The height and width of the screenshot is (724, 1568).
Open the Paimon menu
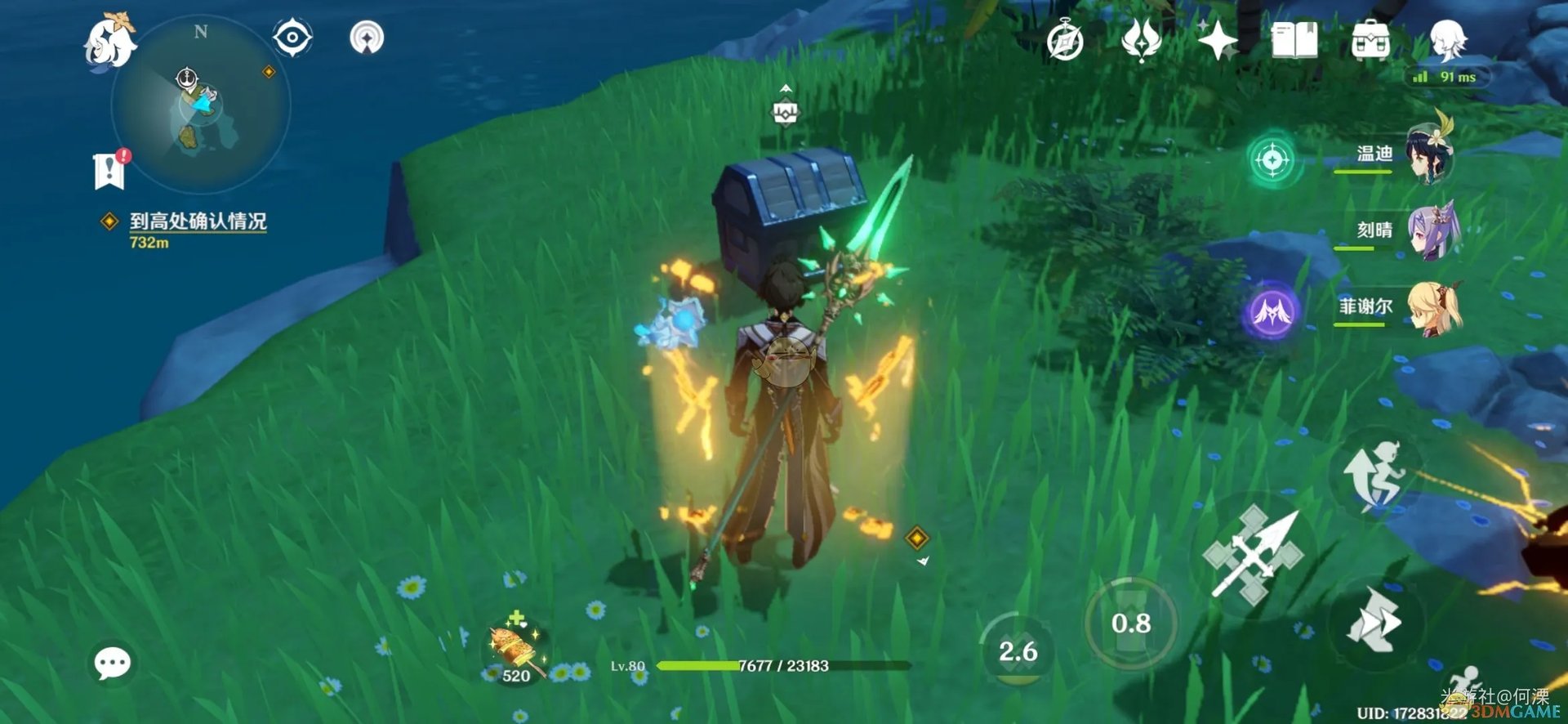pyautogui.click(x=109, y=41)
